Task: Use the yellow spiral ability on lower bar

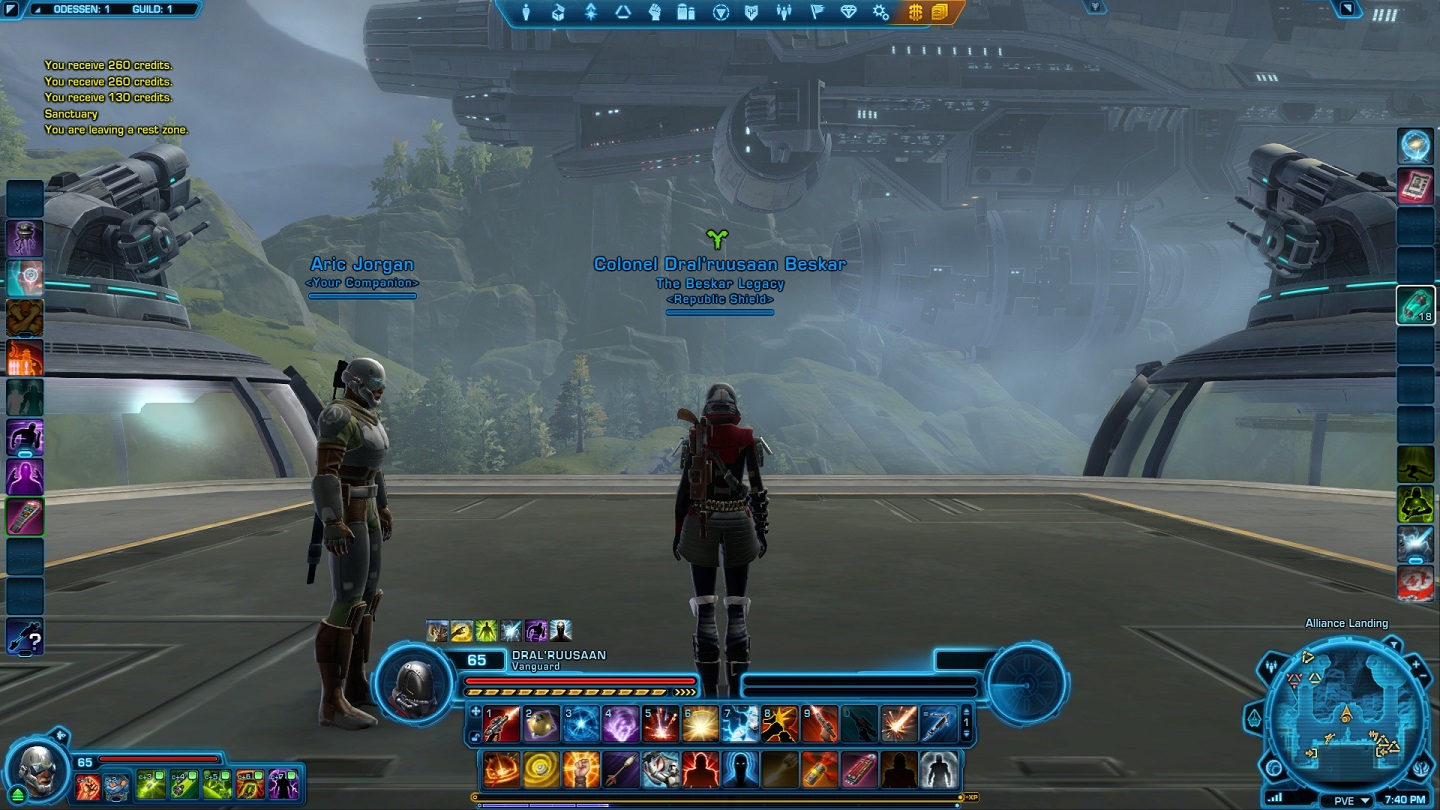Action: click(542, 769)
